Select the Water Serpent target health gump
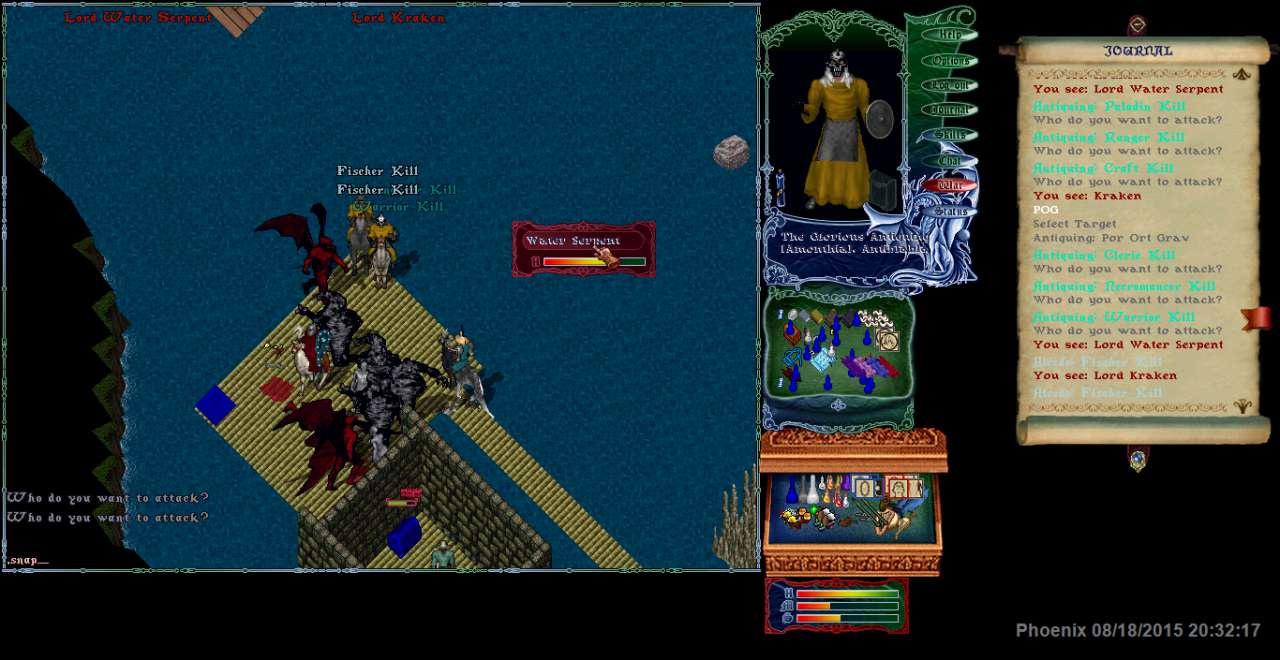 [583, 249]
